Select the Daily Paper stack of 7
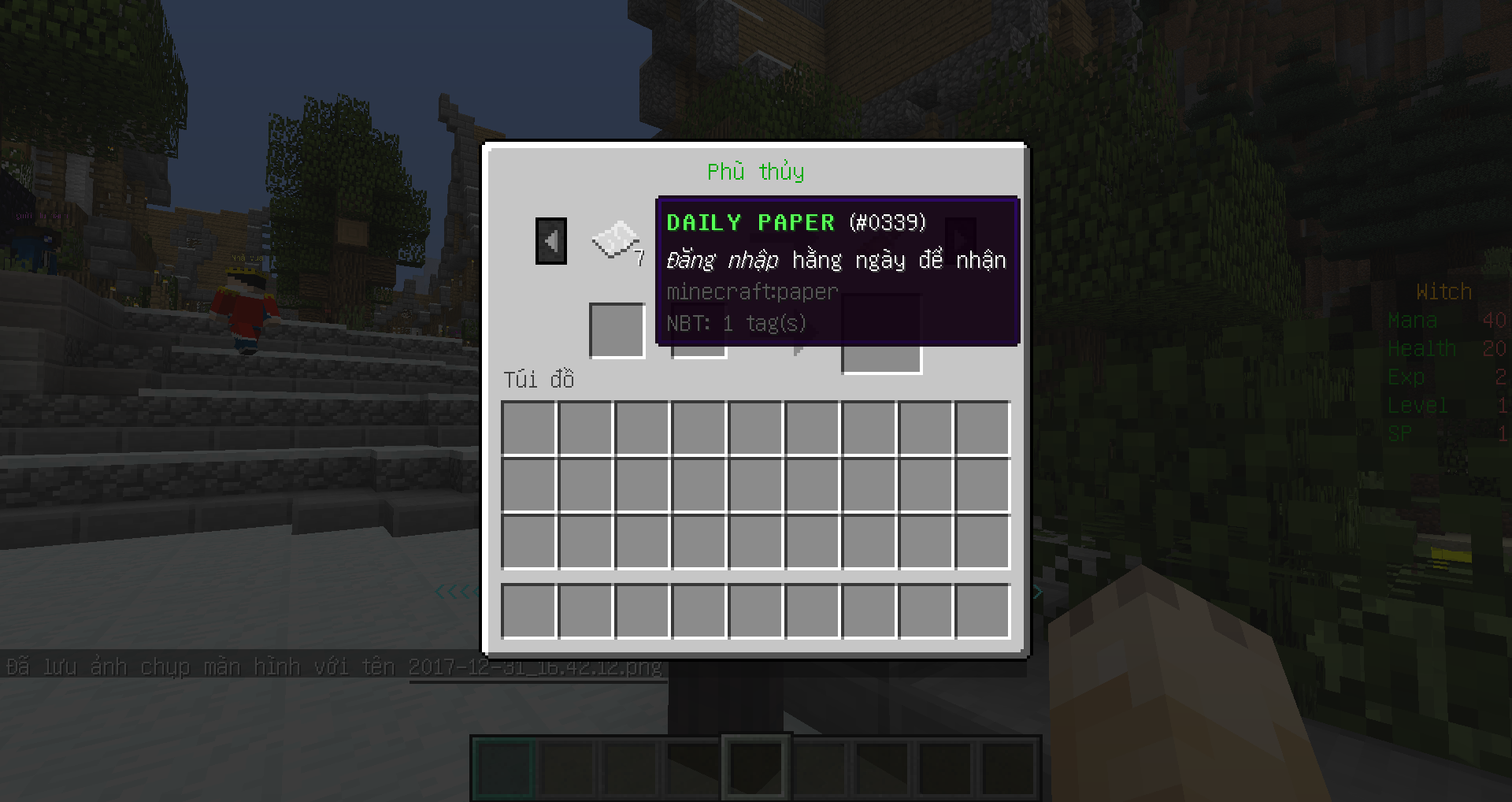1512x802 pixels. click(615, 240)
